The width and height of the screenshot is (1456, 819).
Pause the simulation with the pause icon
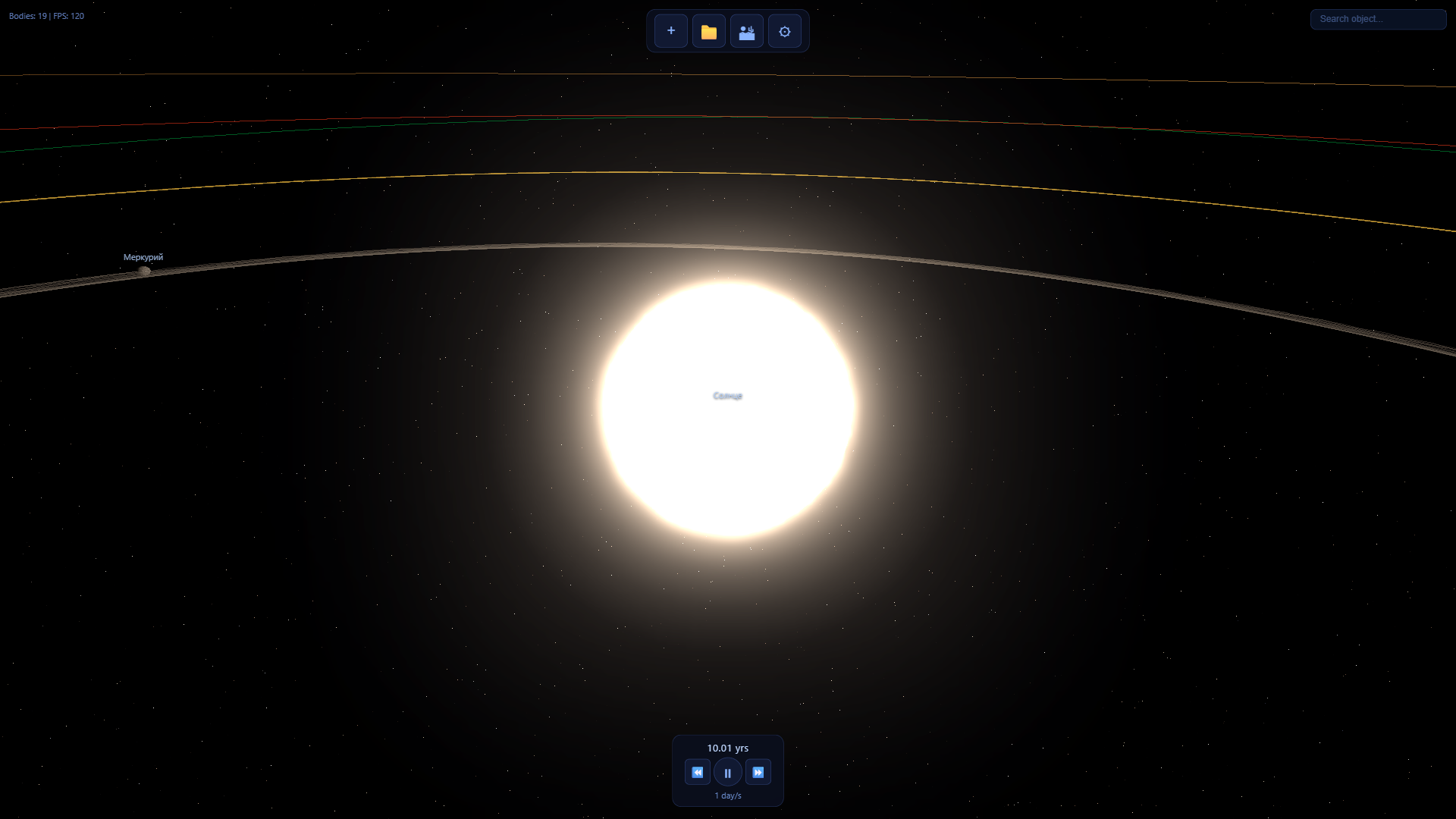728,771
